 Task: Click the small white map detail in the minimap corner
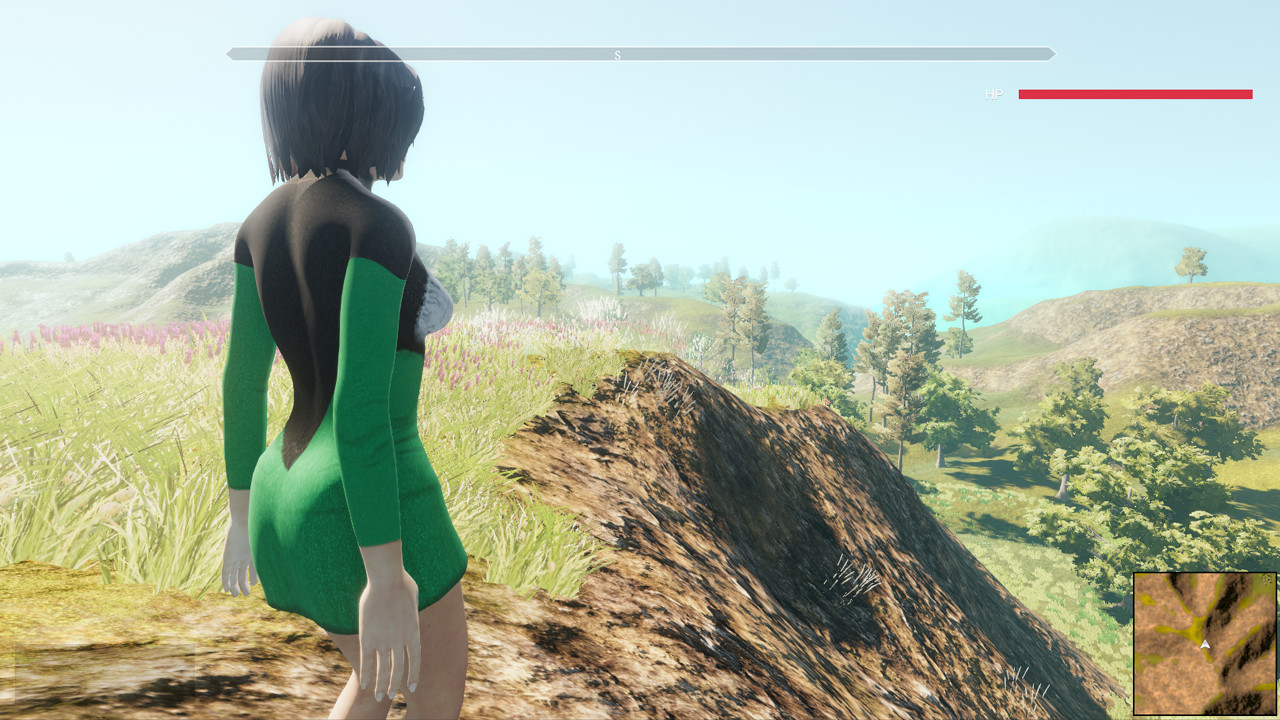1267,577
